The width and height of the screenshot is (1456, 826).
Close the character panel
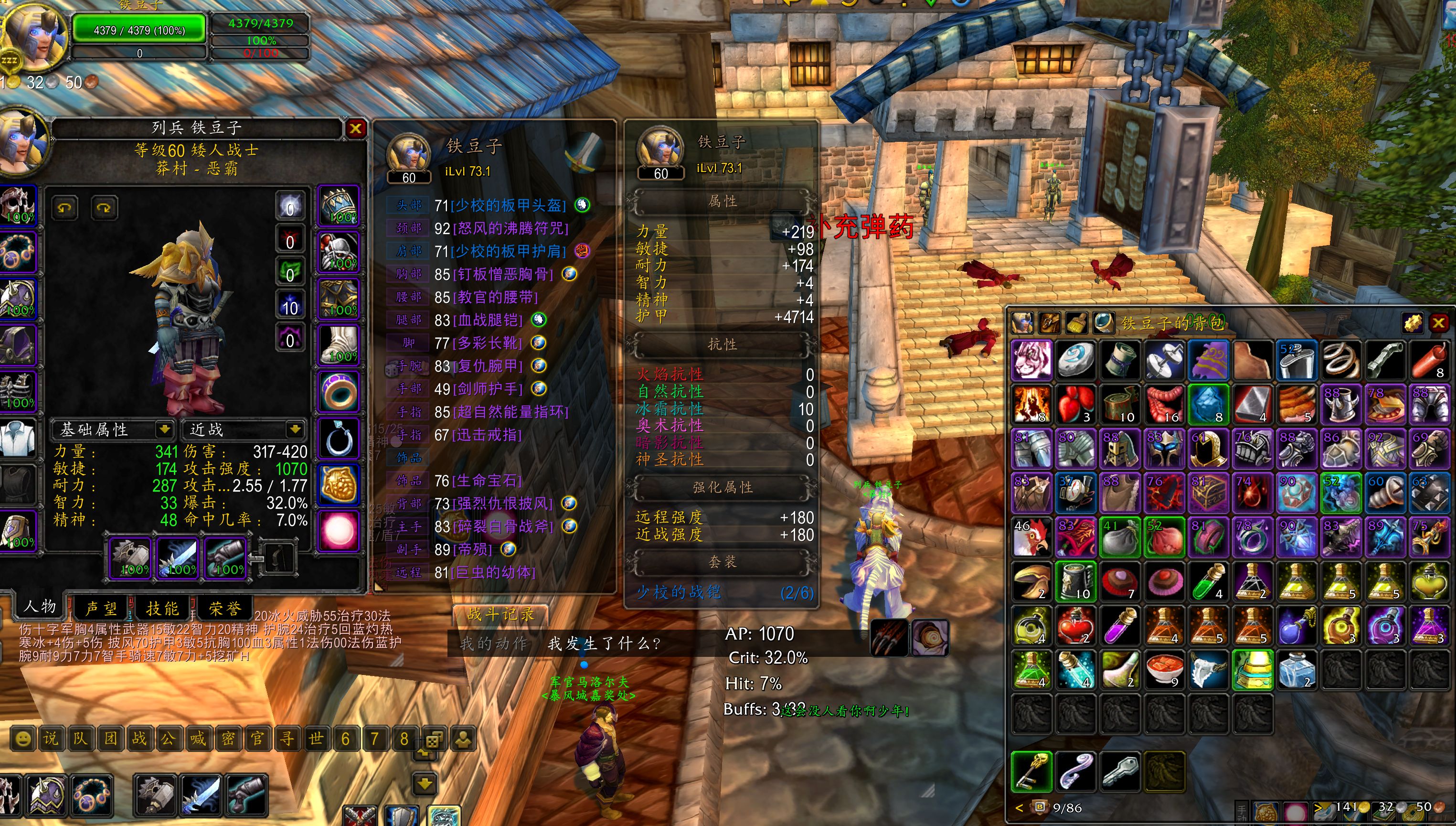355,129
